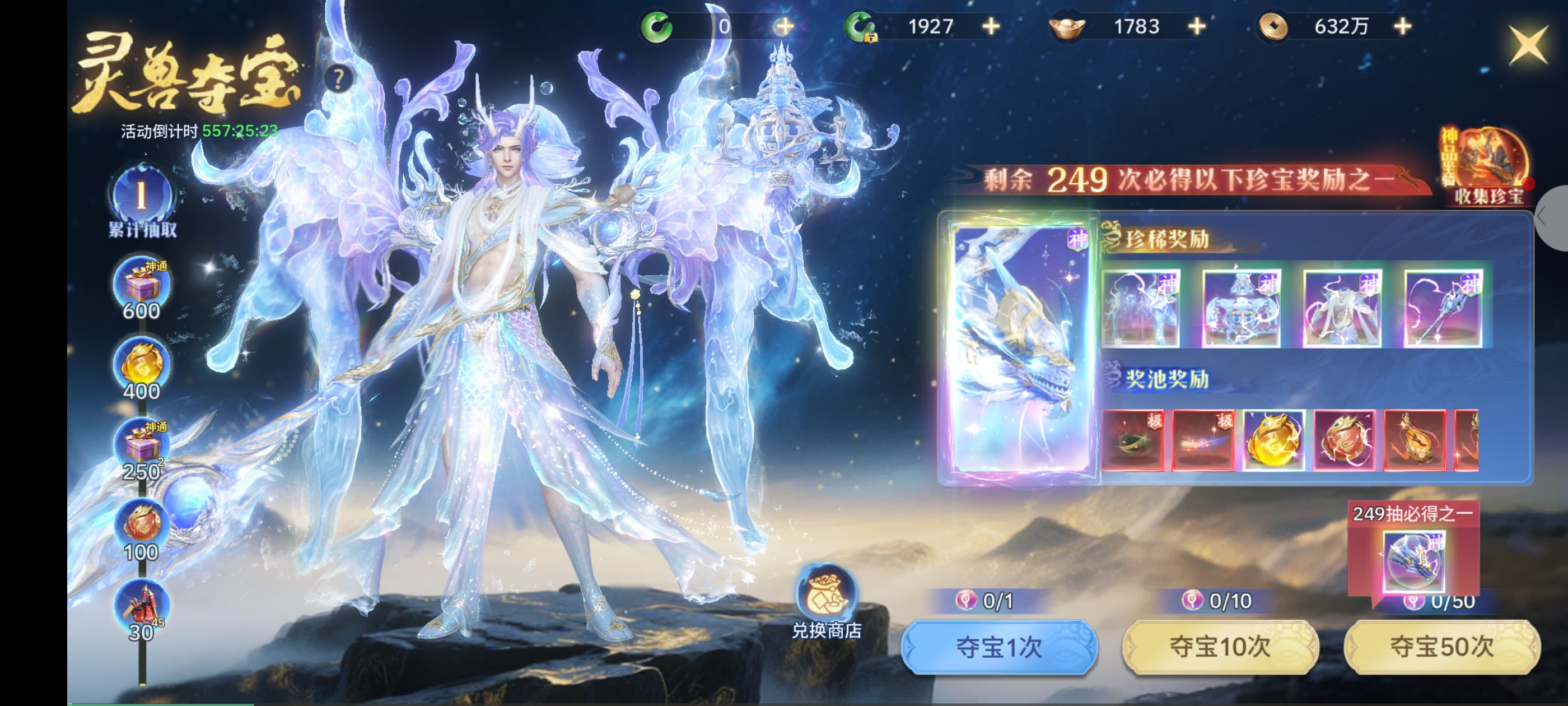Add gold ingots next to 1783

tap(1197, 26)
